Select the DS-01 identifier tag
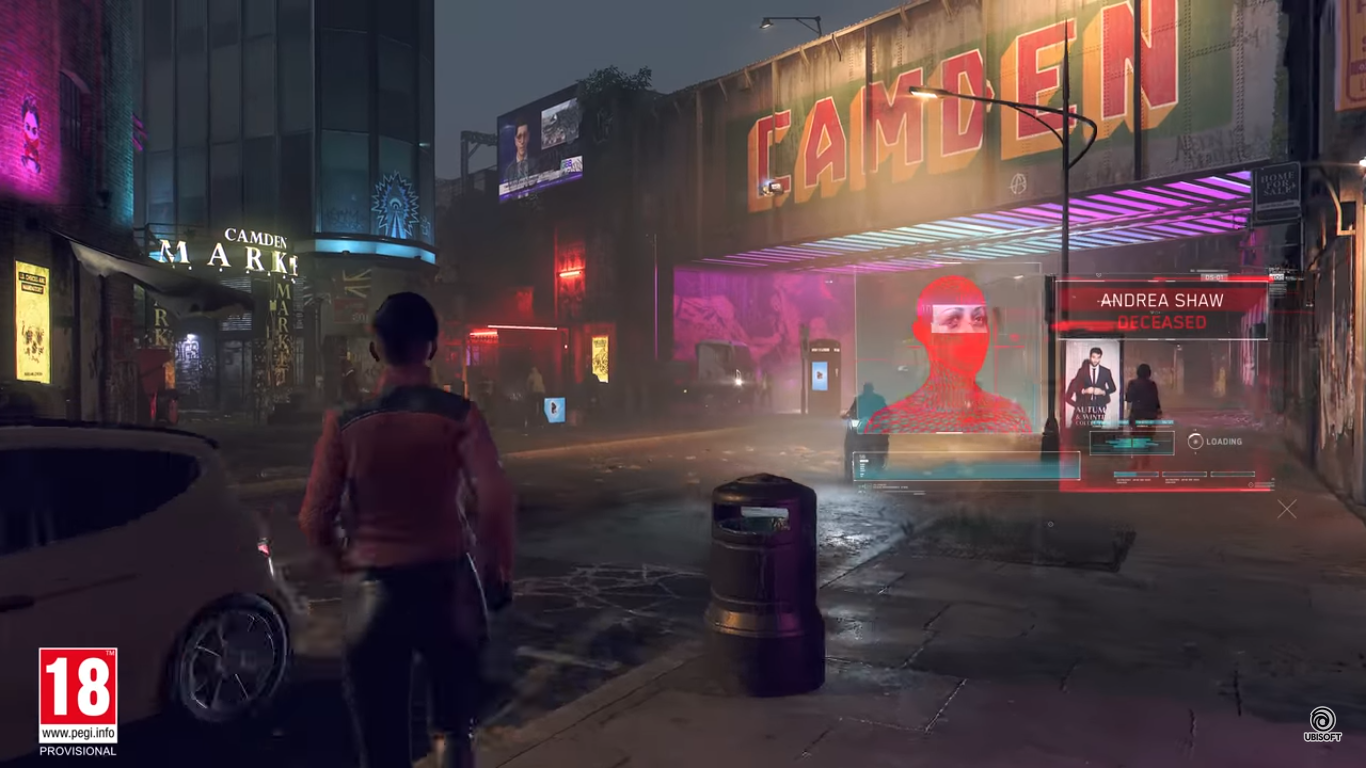The height and width of the screenshot is (768, 1366). tap(1216, 275)
